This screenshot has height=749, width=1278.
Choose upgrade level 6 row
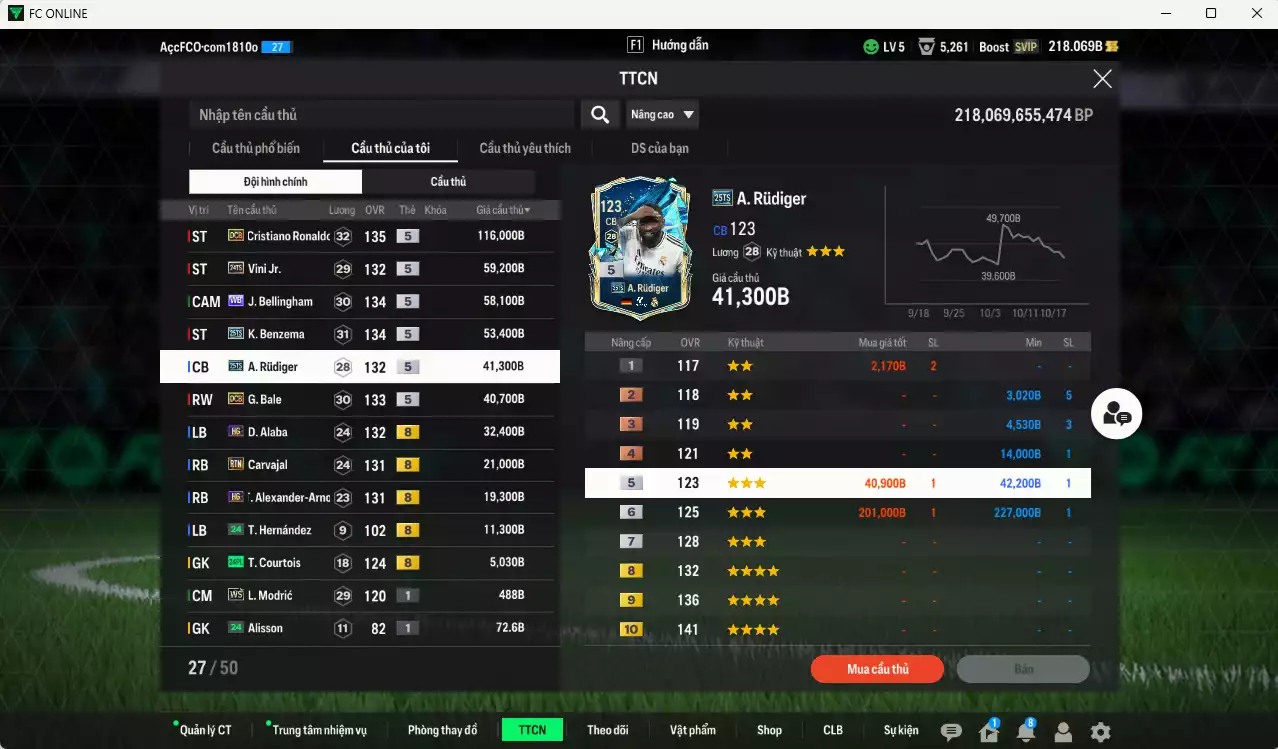[x=837, y=513]
